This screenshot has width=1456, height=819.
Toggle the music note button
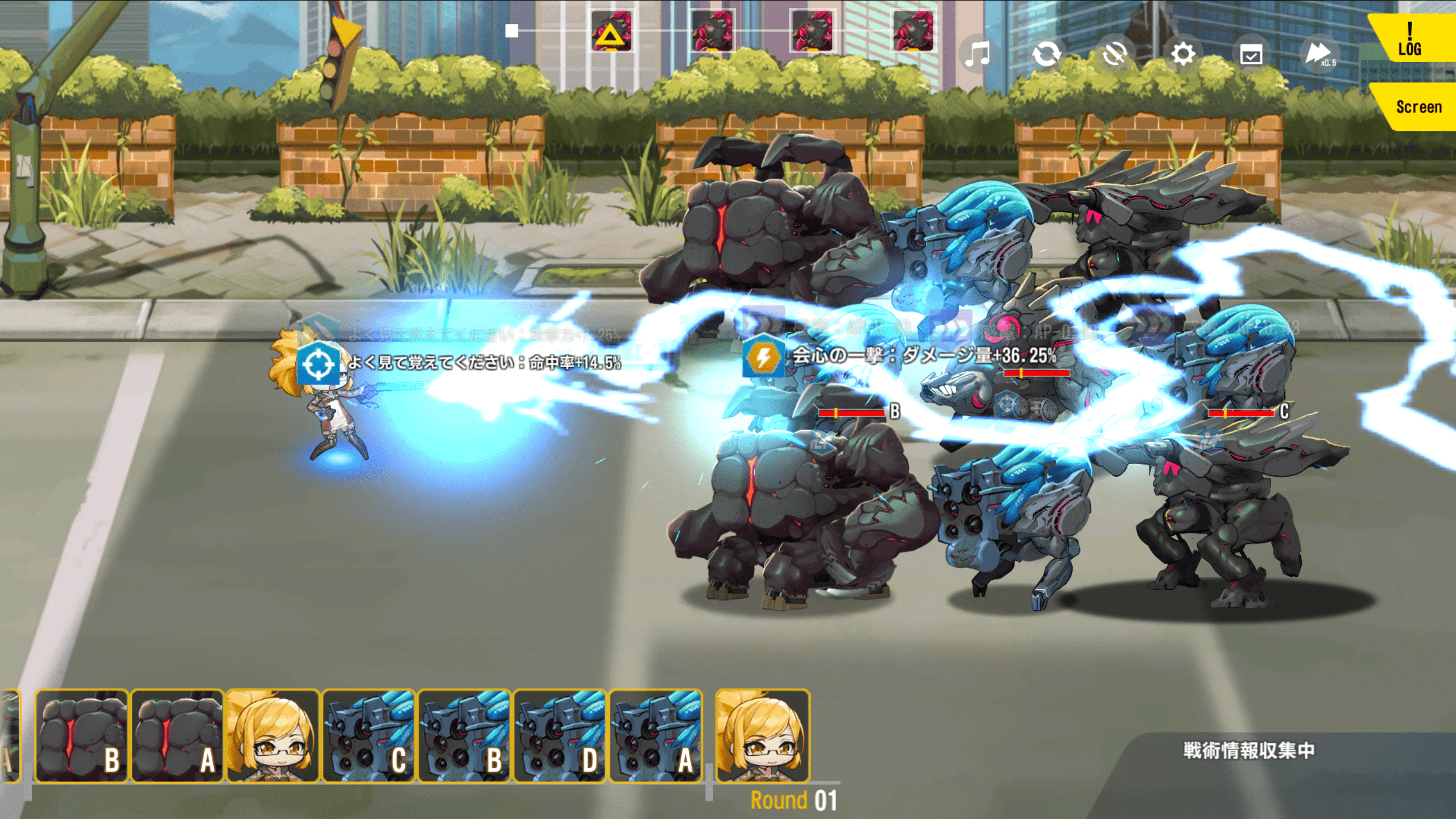click(x=978, y=55)
